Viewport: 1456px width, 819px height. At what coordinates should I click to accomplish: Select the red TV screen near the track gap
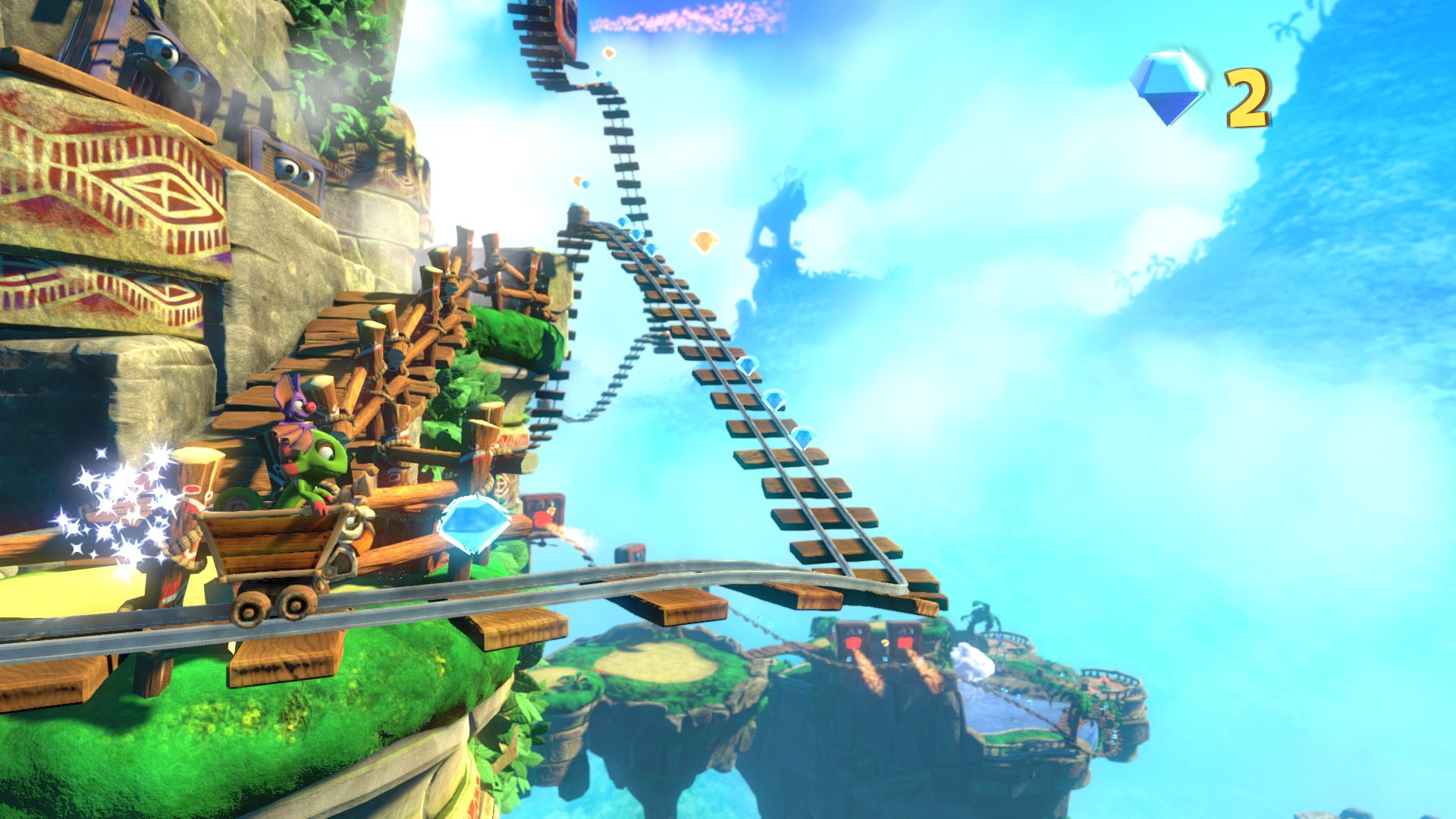point(544,514)
